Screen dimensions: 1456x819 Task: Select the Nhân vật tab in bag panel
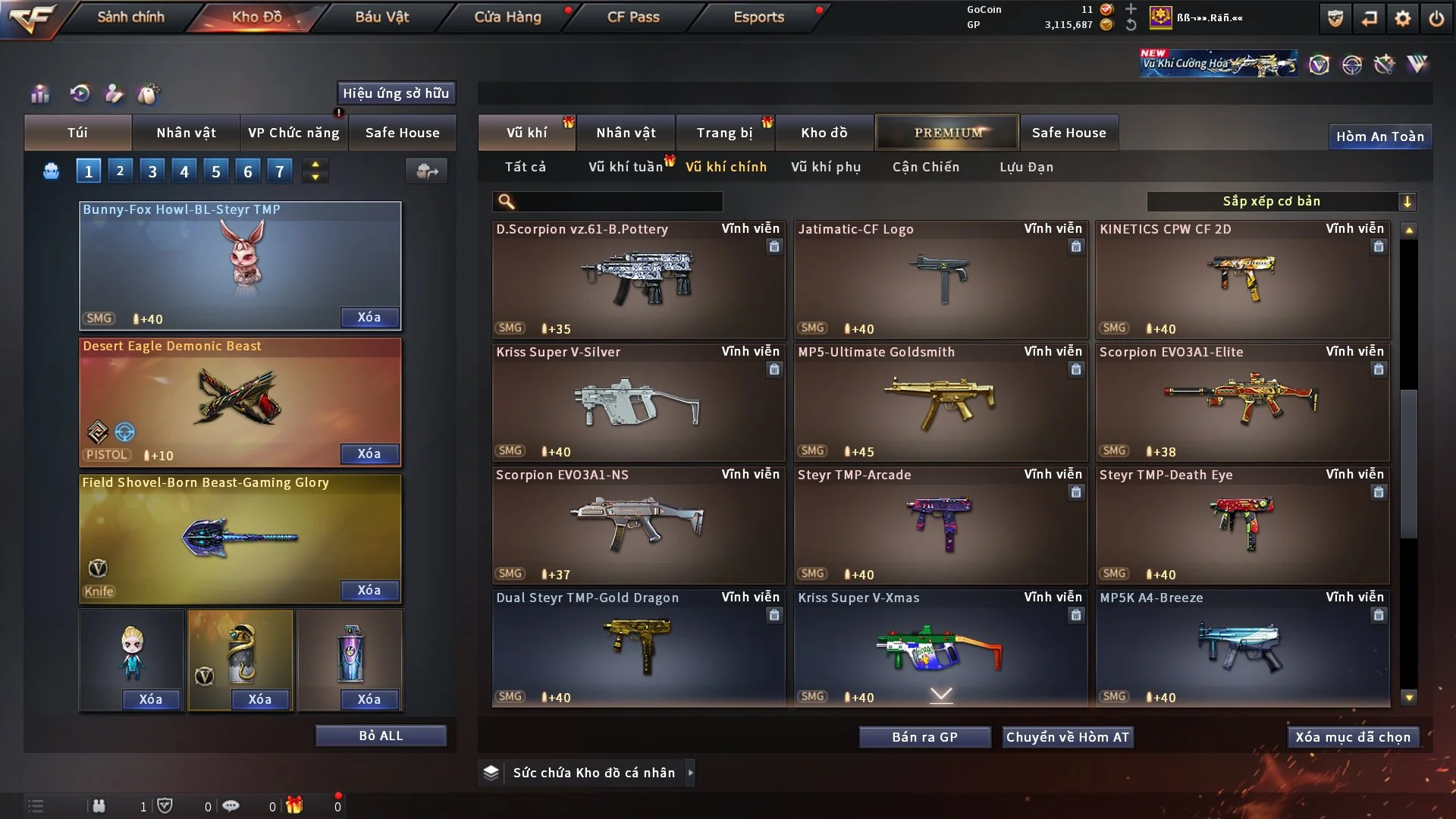pos(186,133)
